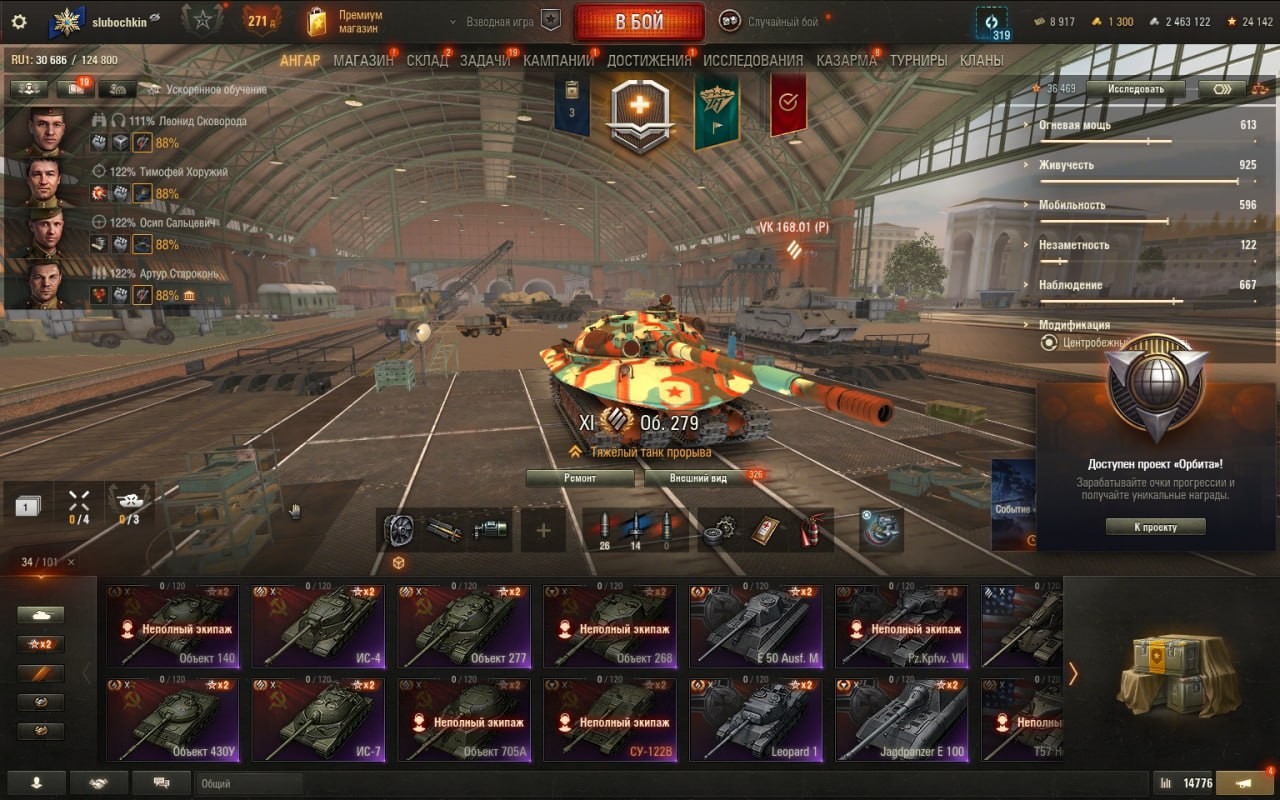Click the Ремонт button
The height and width of the screenshot is (800, 1280).
(x=580, y=478)
